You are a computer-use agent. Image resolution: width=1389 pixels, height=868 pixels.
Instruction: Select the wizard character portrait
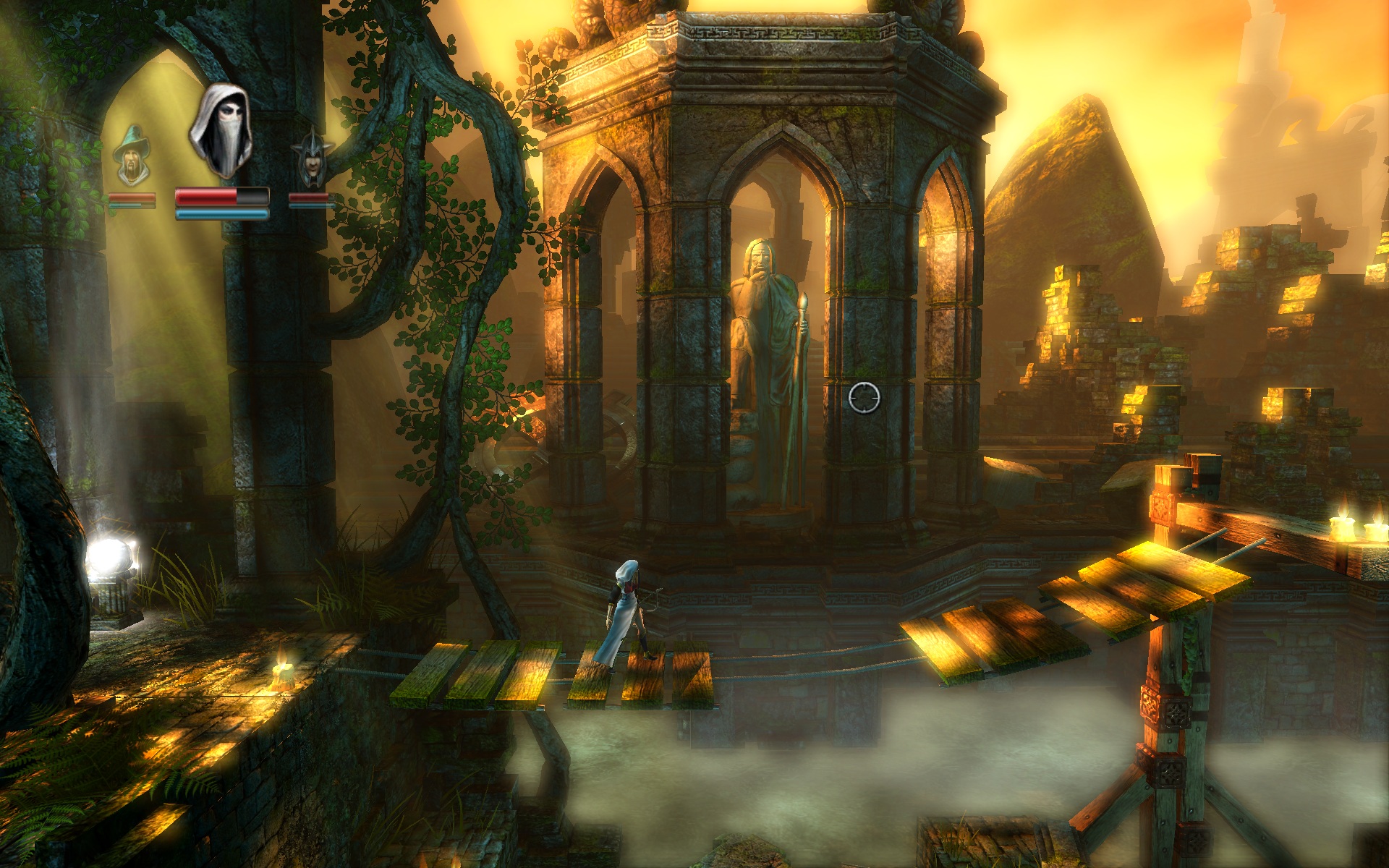coord(132,156)
